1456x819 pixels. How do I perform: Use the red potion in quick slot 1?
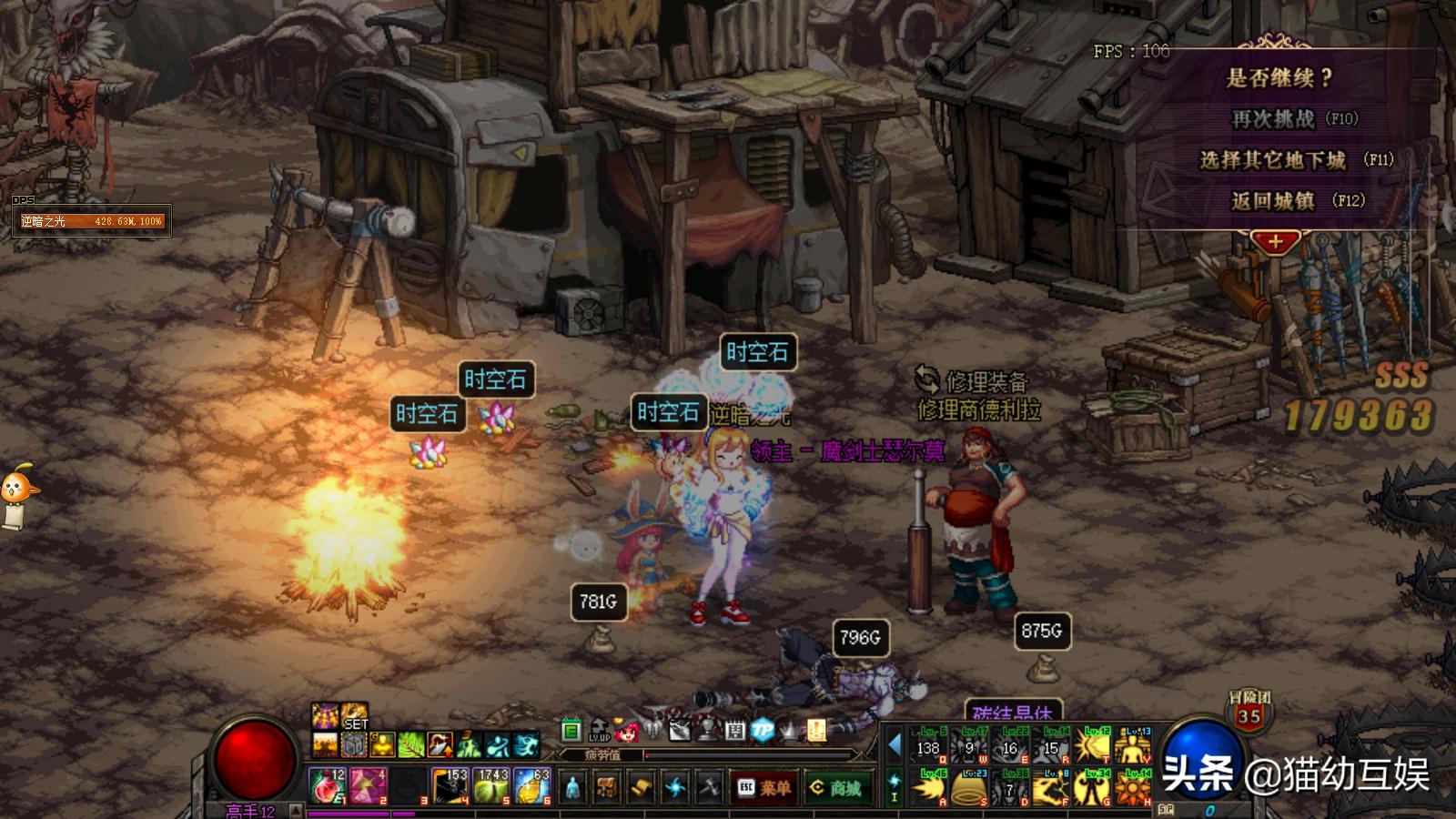[x=328, y=786]
